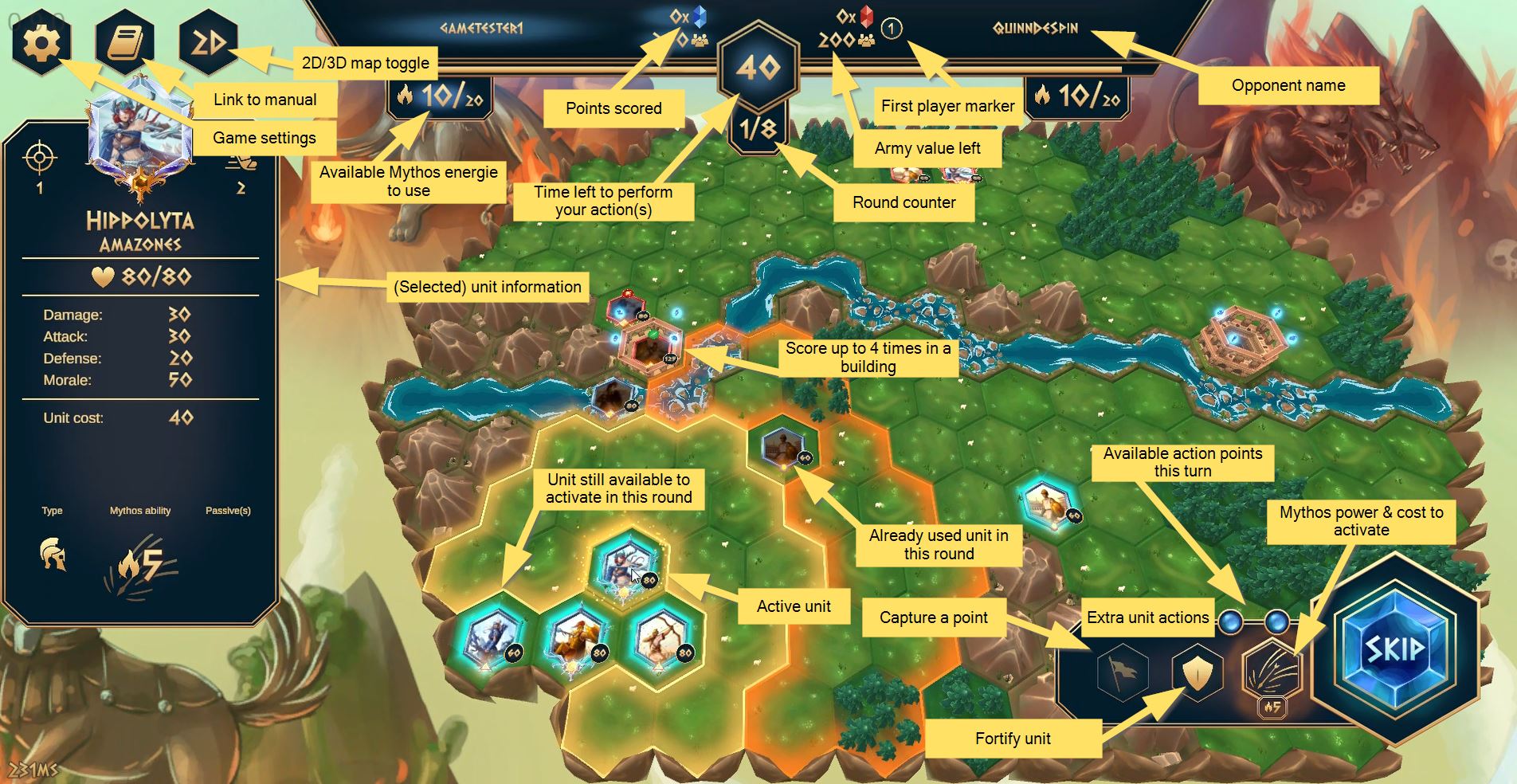1517x784 pixels.
Task: Open the manual book link
Action: [124, 41]
